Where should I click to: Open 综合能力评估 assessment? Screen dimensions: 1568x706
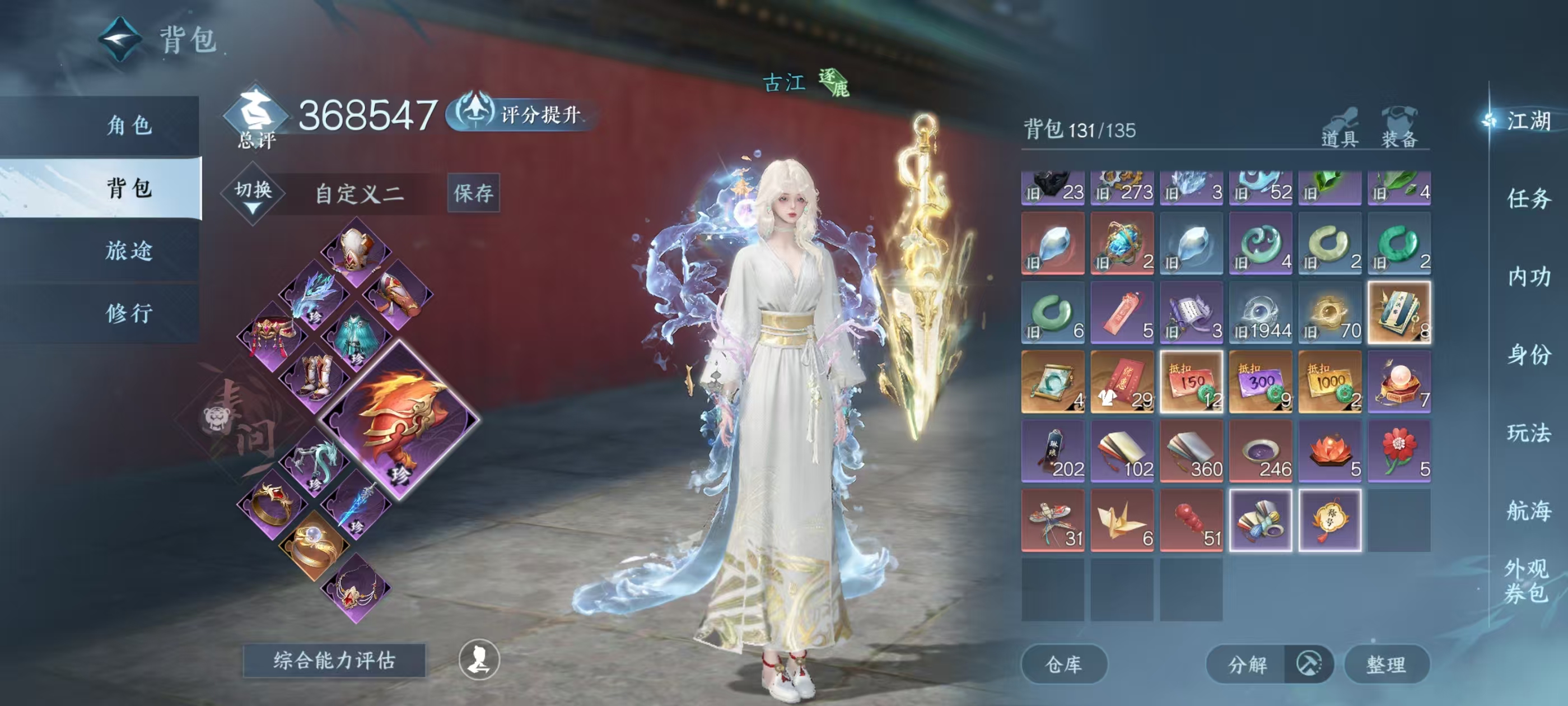(x=334, y=660)
